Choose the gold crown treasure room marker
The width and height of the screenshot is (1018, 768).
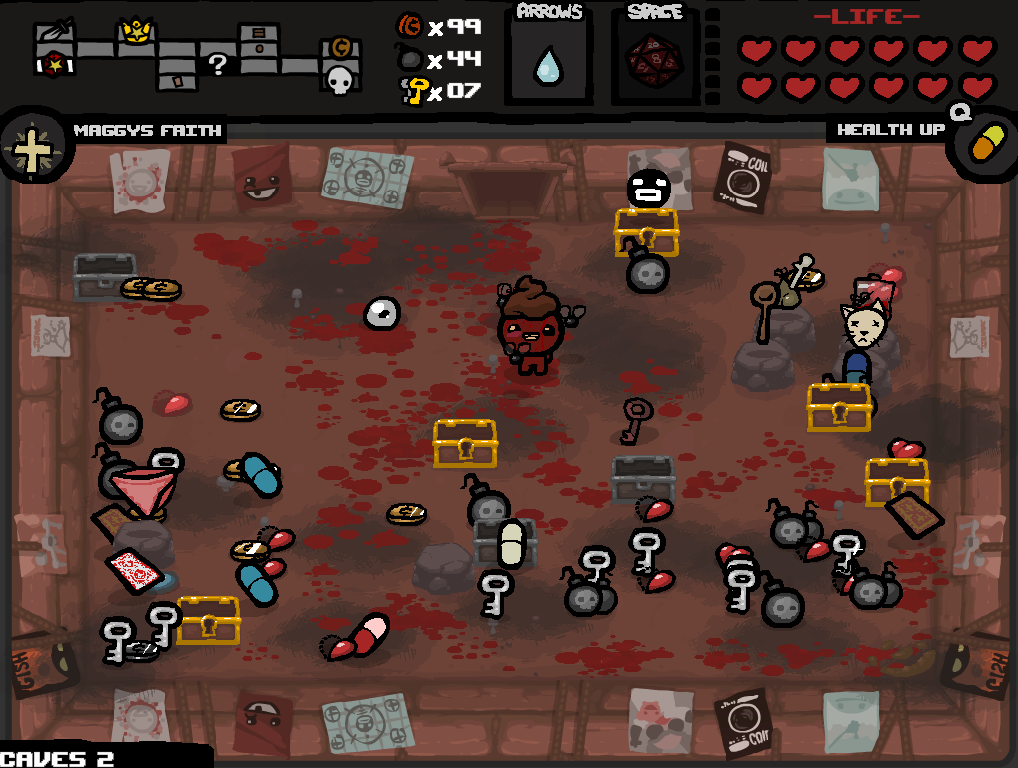tap(135, 33)
